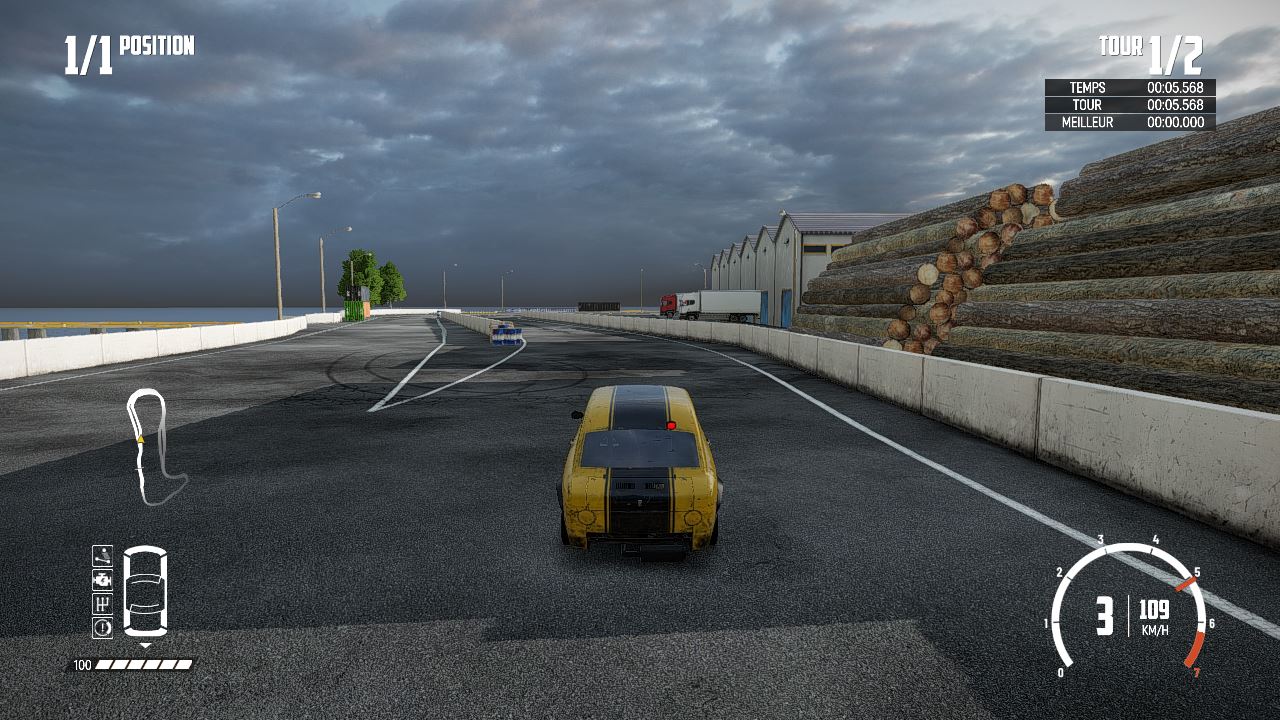Click the POSITION label text

click(x=157, y=45)
